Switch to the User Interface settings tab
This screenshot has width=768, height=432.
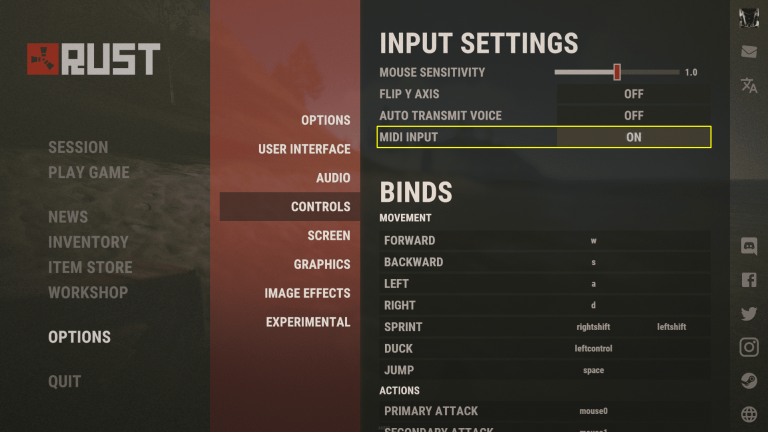point(304,149)
